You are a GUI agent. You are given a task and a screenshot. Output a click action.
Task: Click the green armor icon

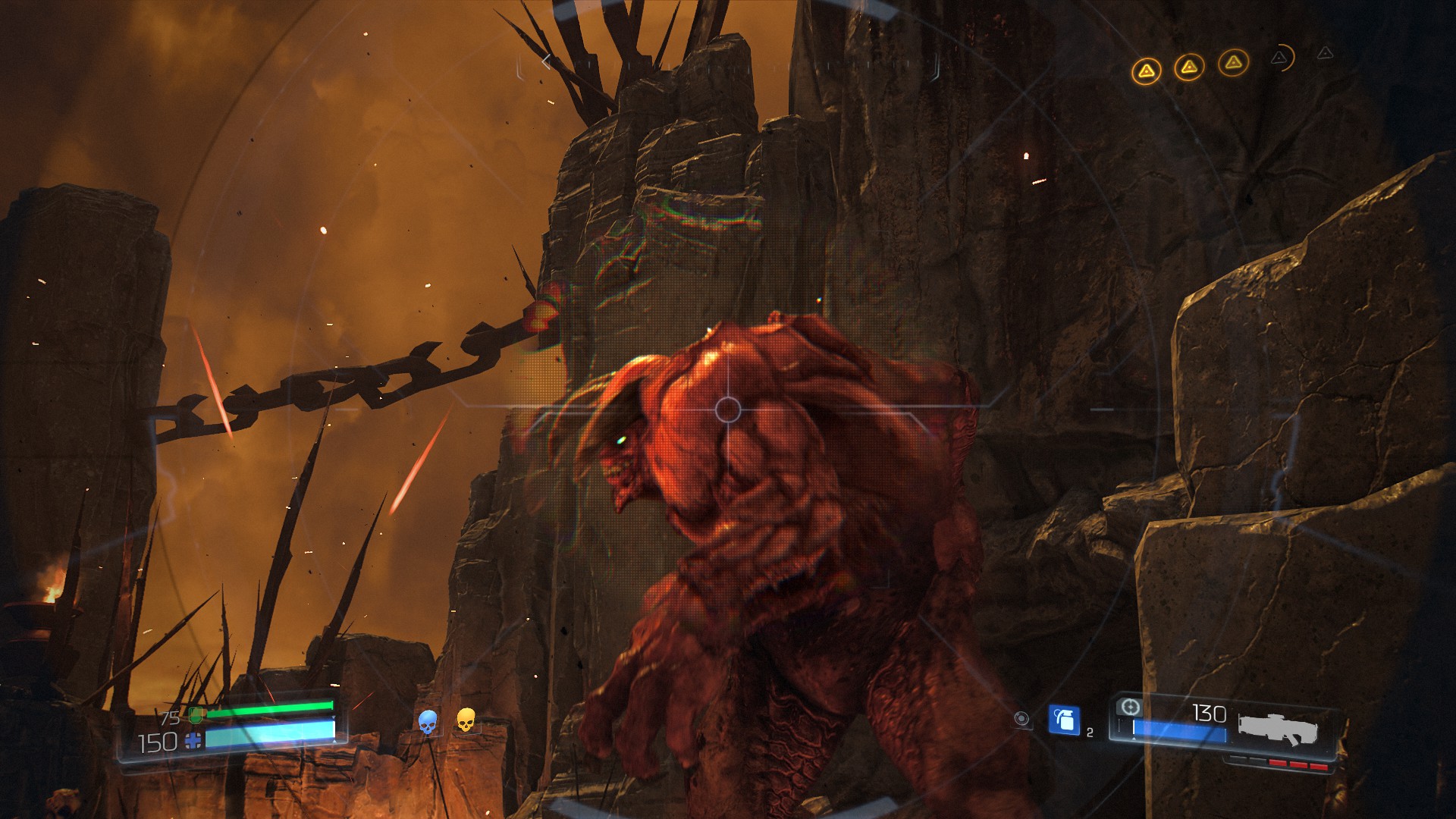coord(196,714)
